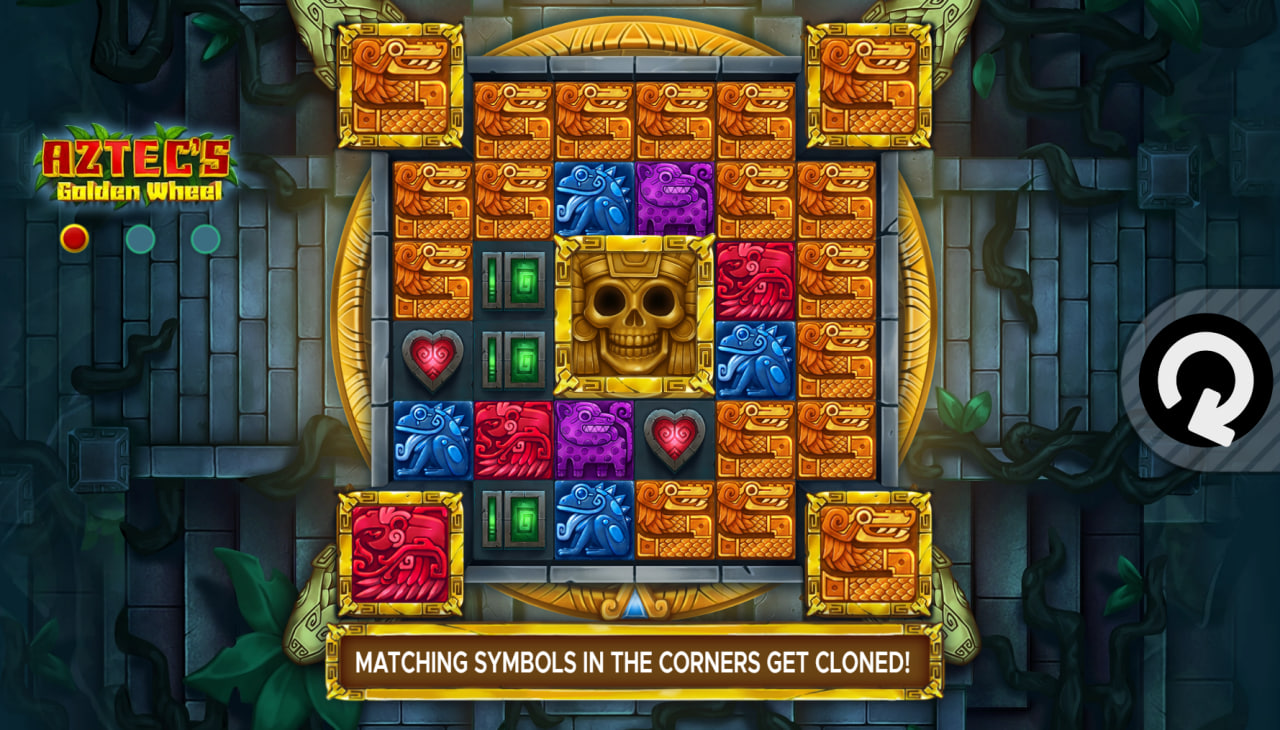Image resolution: width=1280 pixels, height=730 pixels.
Task: Select the first red tutorial progress dot
Action: [73, 240]
